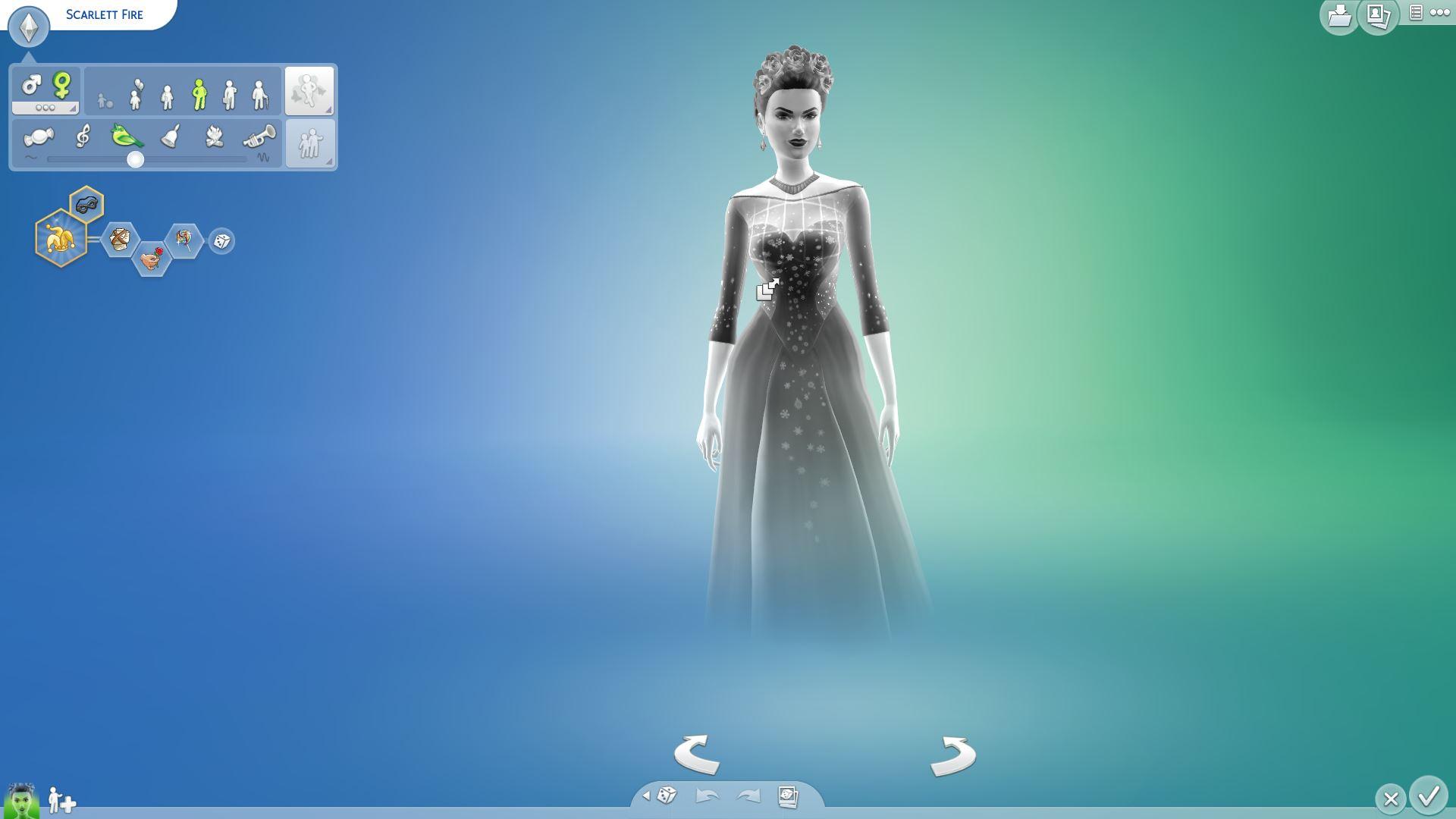Confirm household with the green checkmark

[1429, 796]
